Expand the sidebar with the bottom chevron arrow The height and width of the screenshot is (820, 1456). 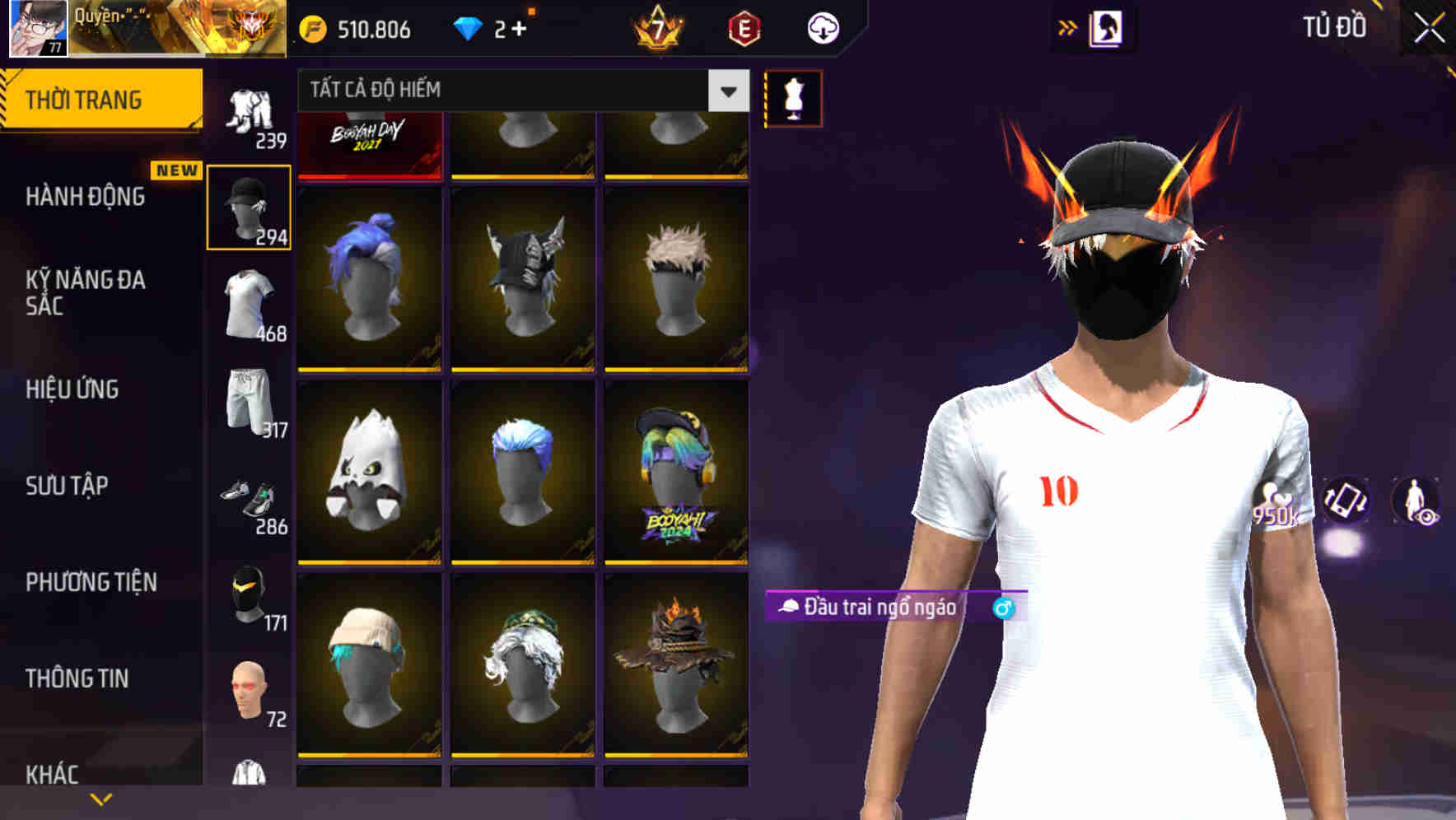[100, 798]
